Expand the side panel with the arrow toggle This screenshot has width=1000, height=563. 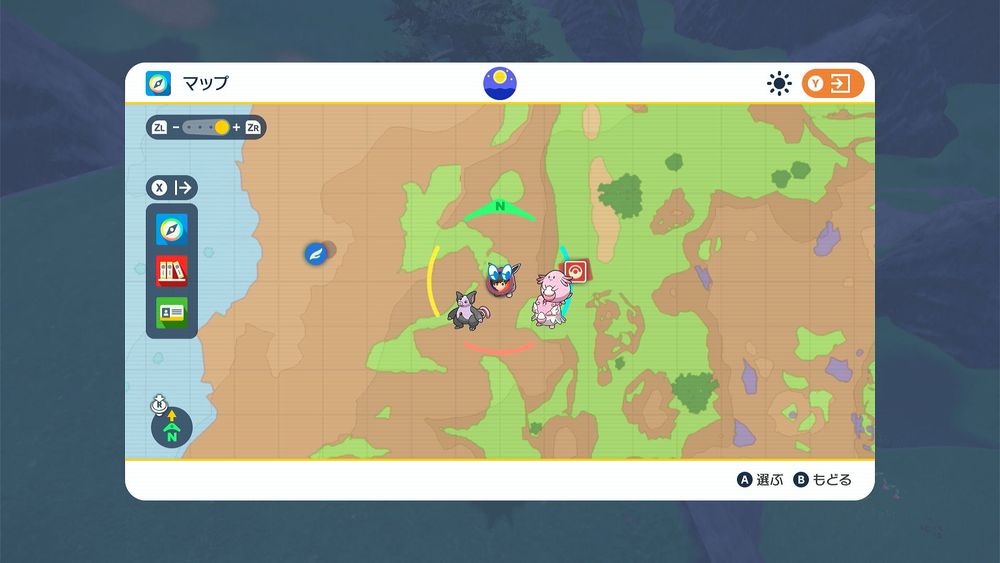point(172,187)
